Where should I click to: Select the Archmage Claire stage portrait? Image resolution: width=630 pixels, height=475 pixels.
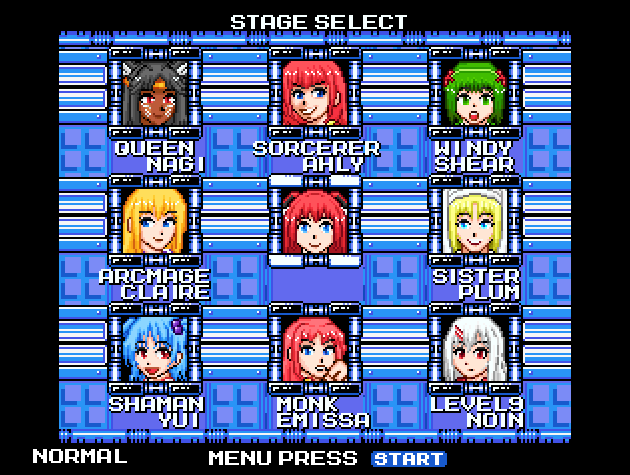(155, 221)
